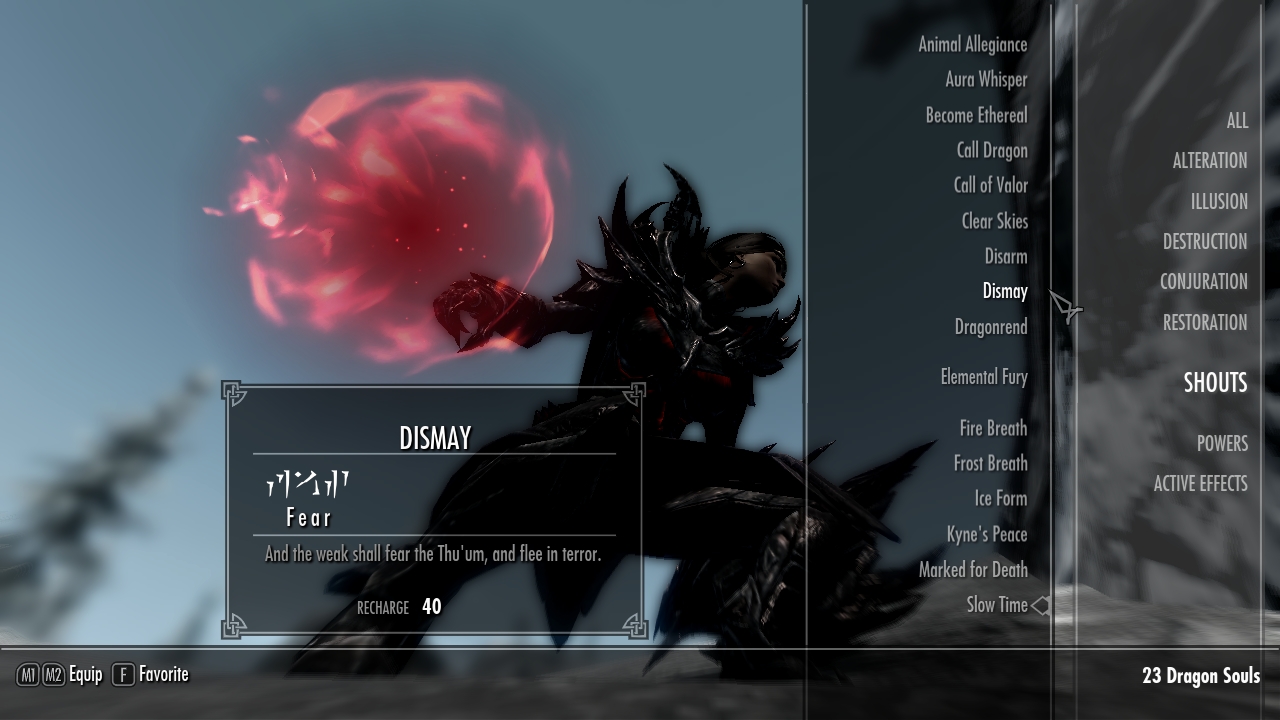
Task: Select the Dragonrend shout
Action: (990, 328)
